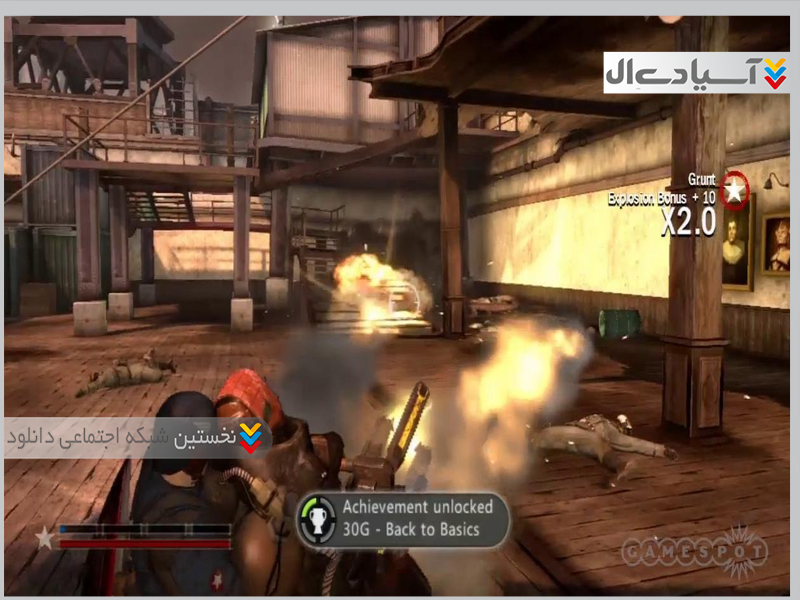The height and width of the screenshot is (600, 800).
Task: Select the red-circled star icon beside Grunt
Action: 736,189
